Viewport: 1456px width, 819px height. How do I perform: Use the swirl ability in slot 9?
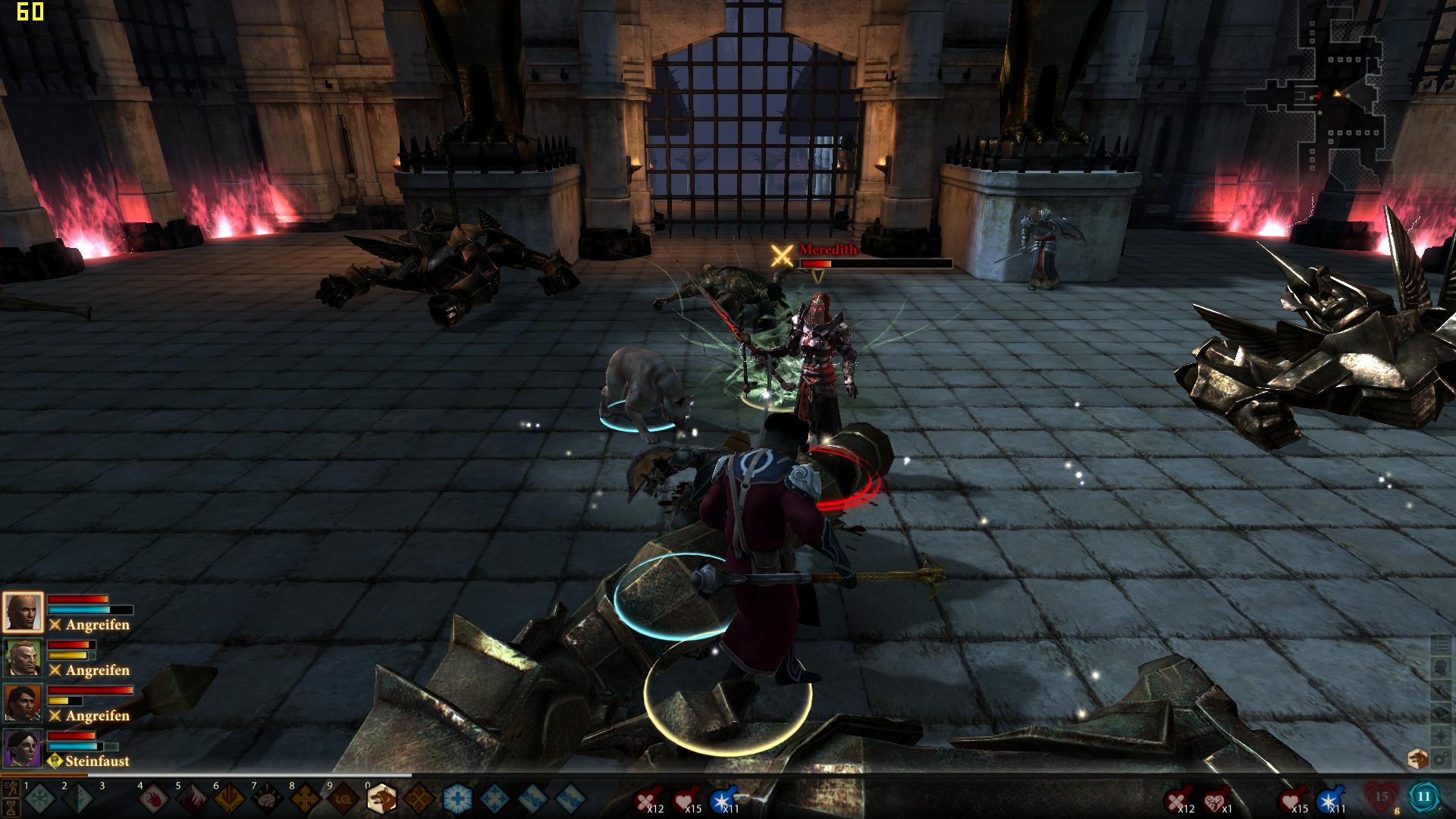(344, 799)
